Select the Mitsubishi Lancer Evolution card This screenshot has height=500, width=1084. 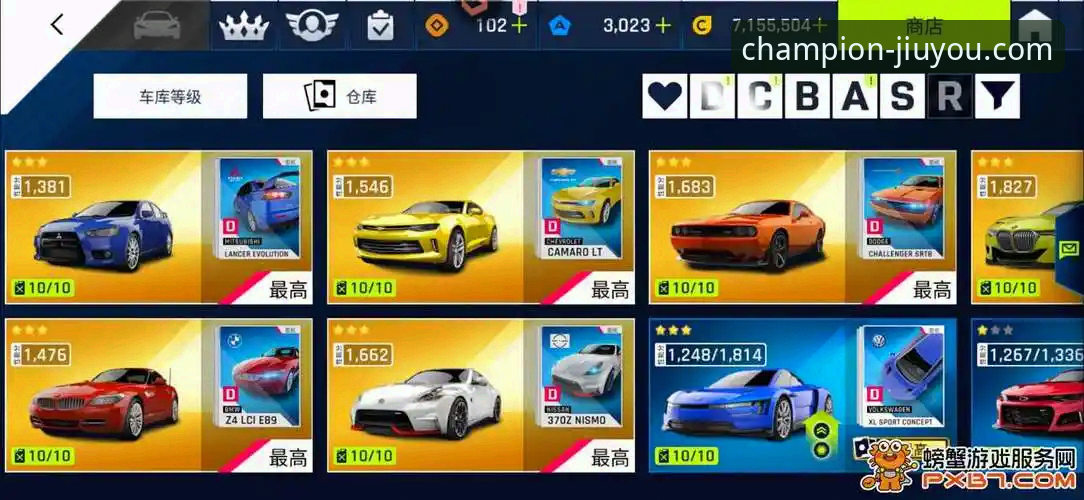159,227
